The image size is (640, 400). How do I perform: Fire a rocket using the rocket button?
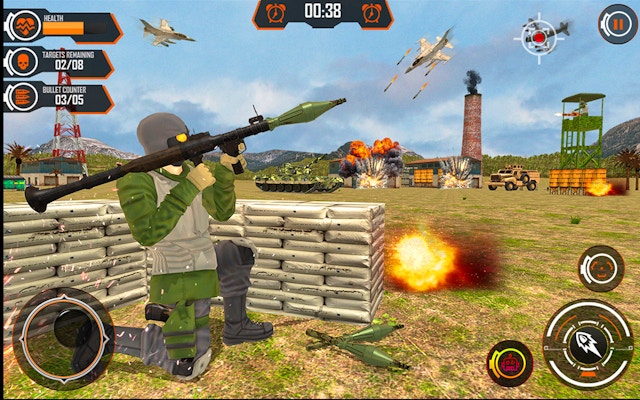587,343
